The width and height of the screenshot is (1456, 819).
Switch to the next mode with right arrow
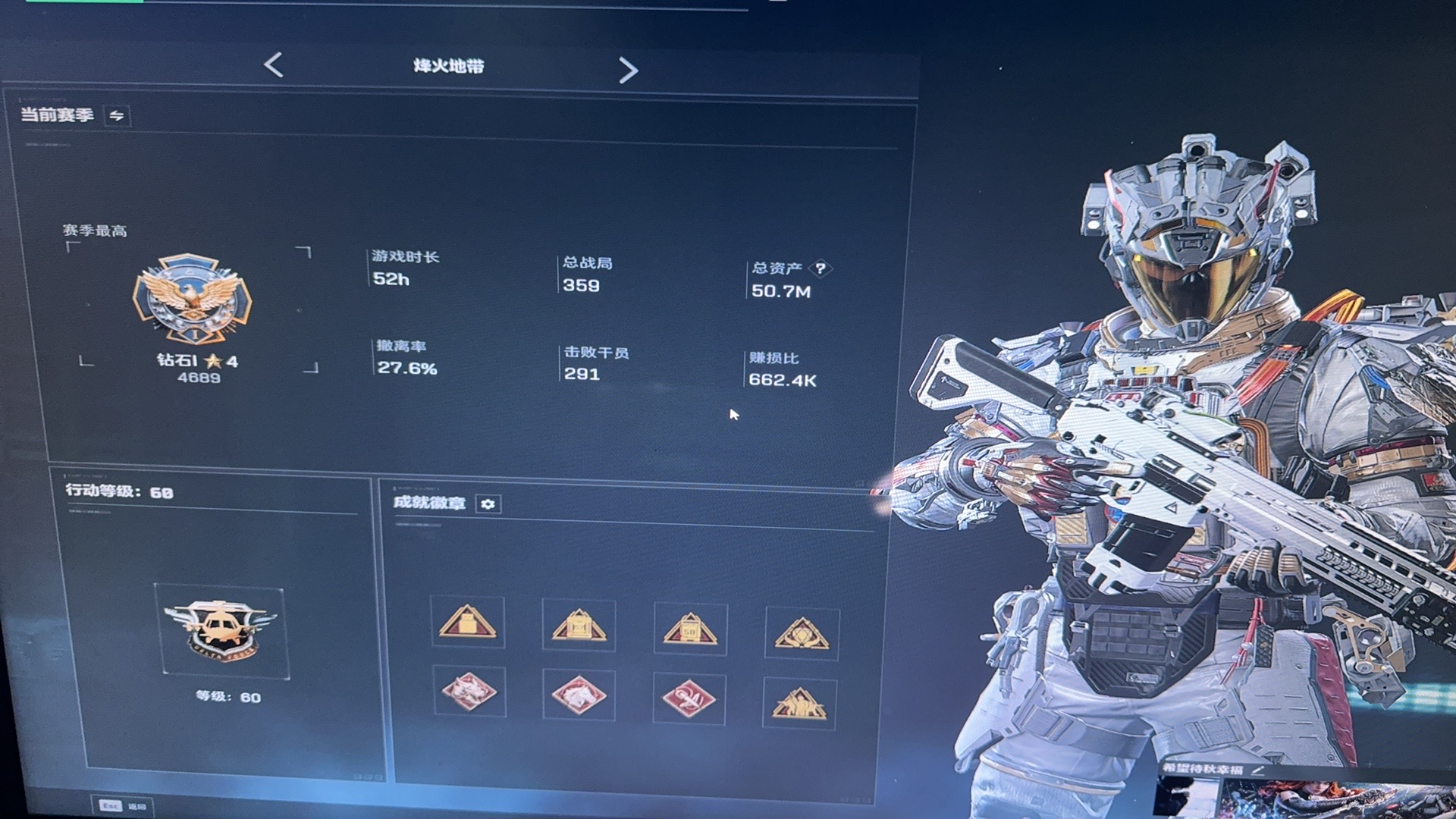(628, 71)
